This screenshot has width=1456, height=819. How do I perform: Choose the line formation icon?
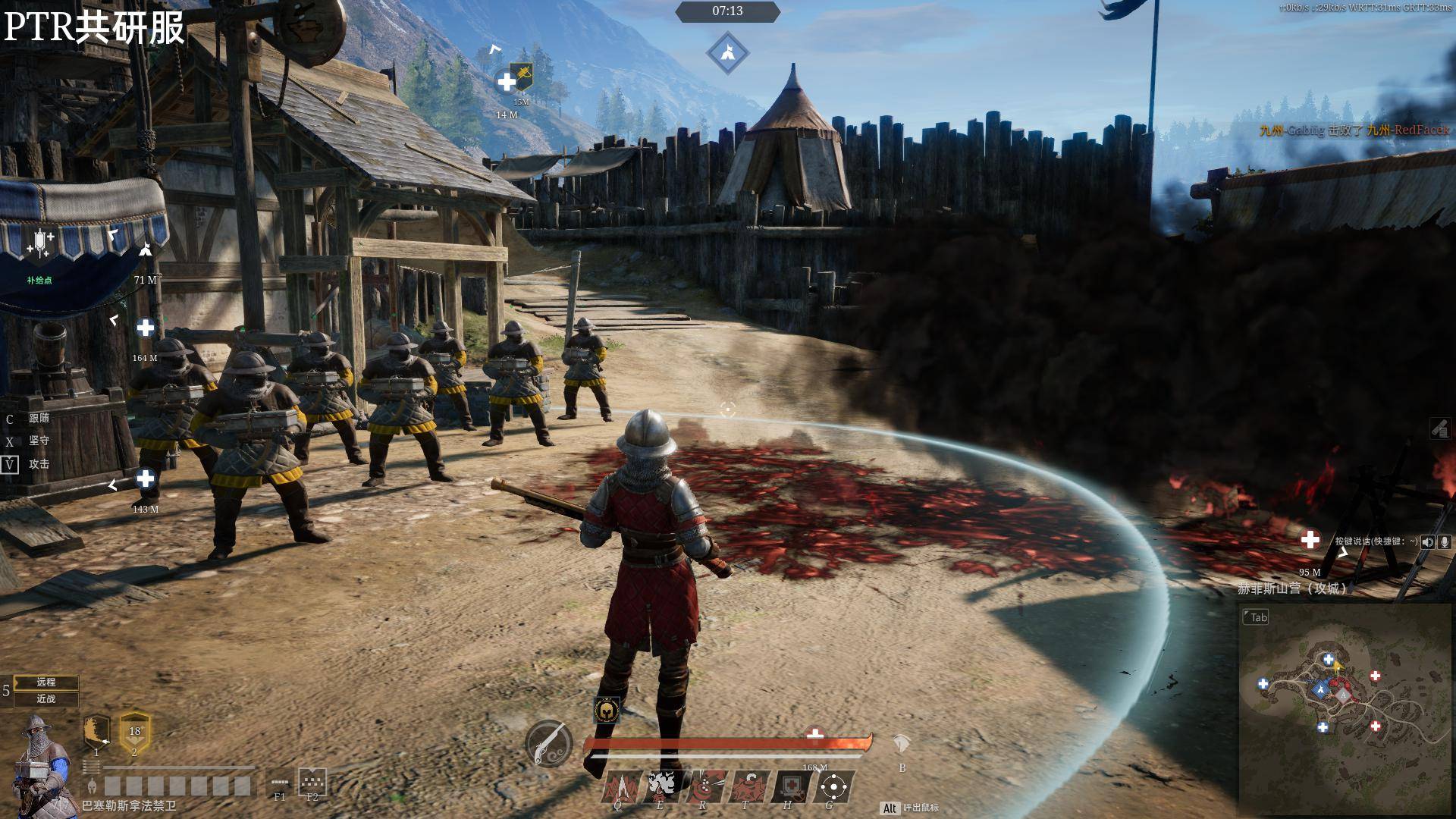point(280,782)
